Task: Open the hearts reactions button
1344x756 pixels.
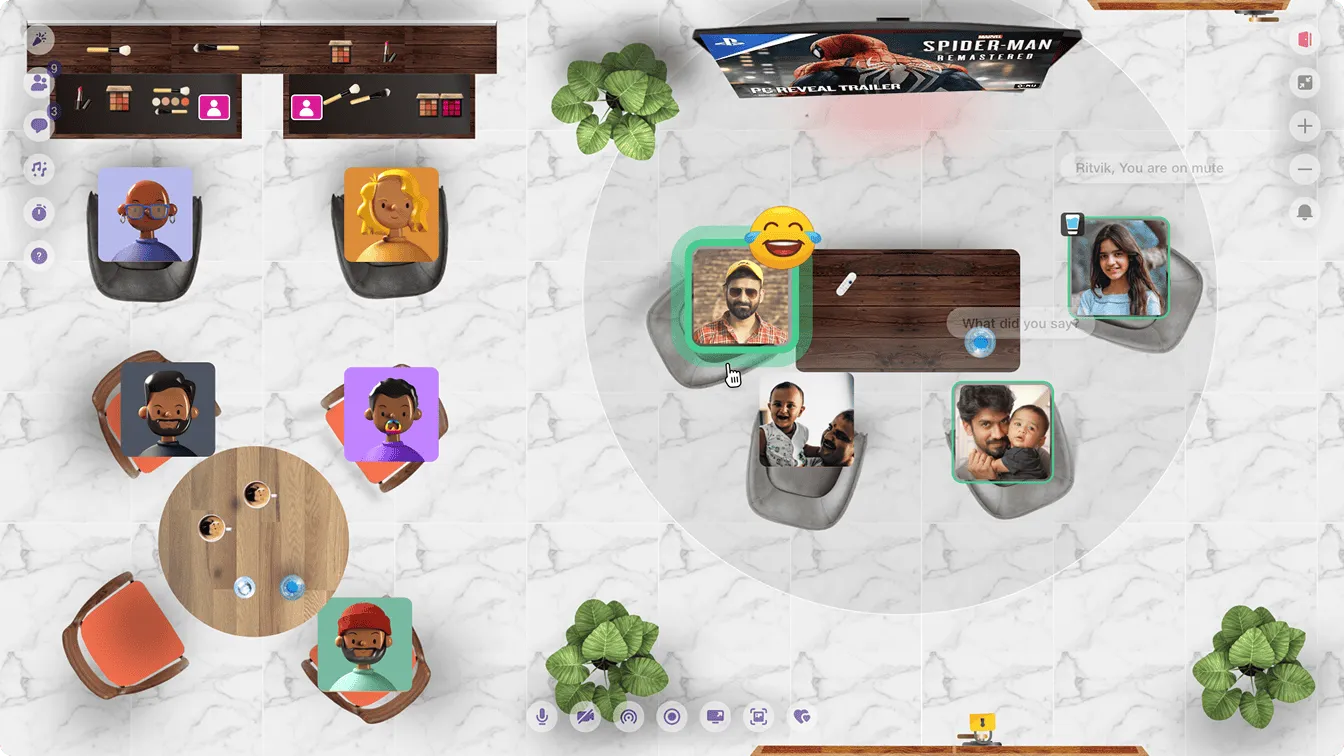Action: click(801, 716)
